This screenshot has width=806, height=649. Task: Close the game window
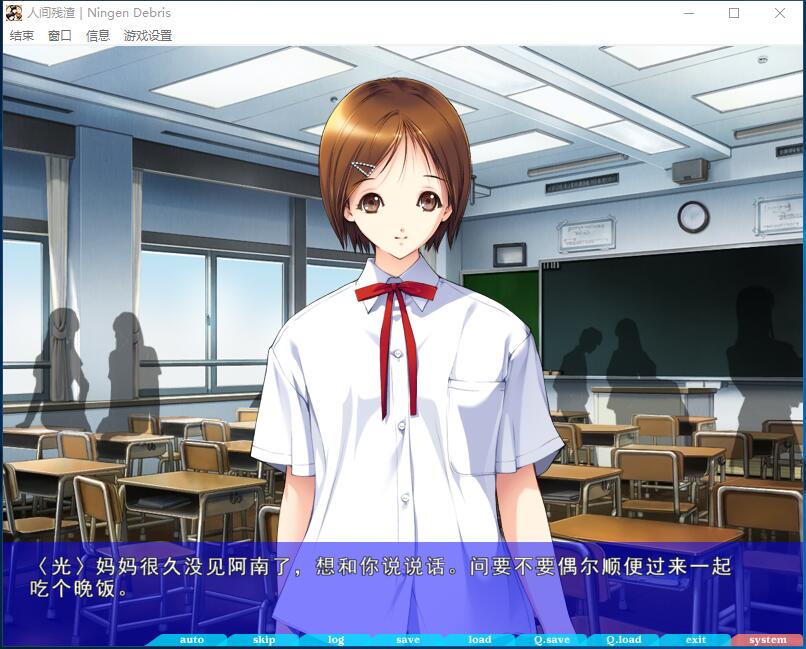click(780, 14)
